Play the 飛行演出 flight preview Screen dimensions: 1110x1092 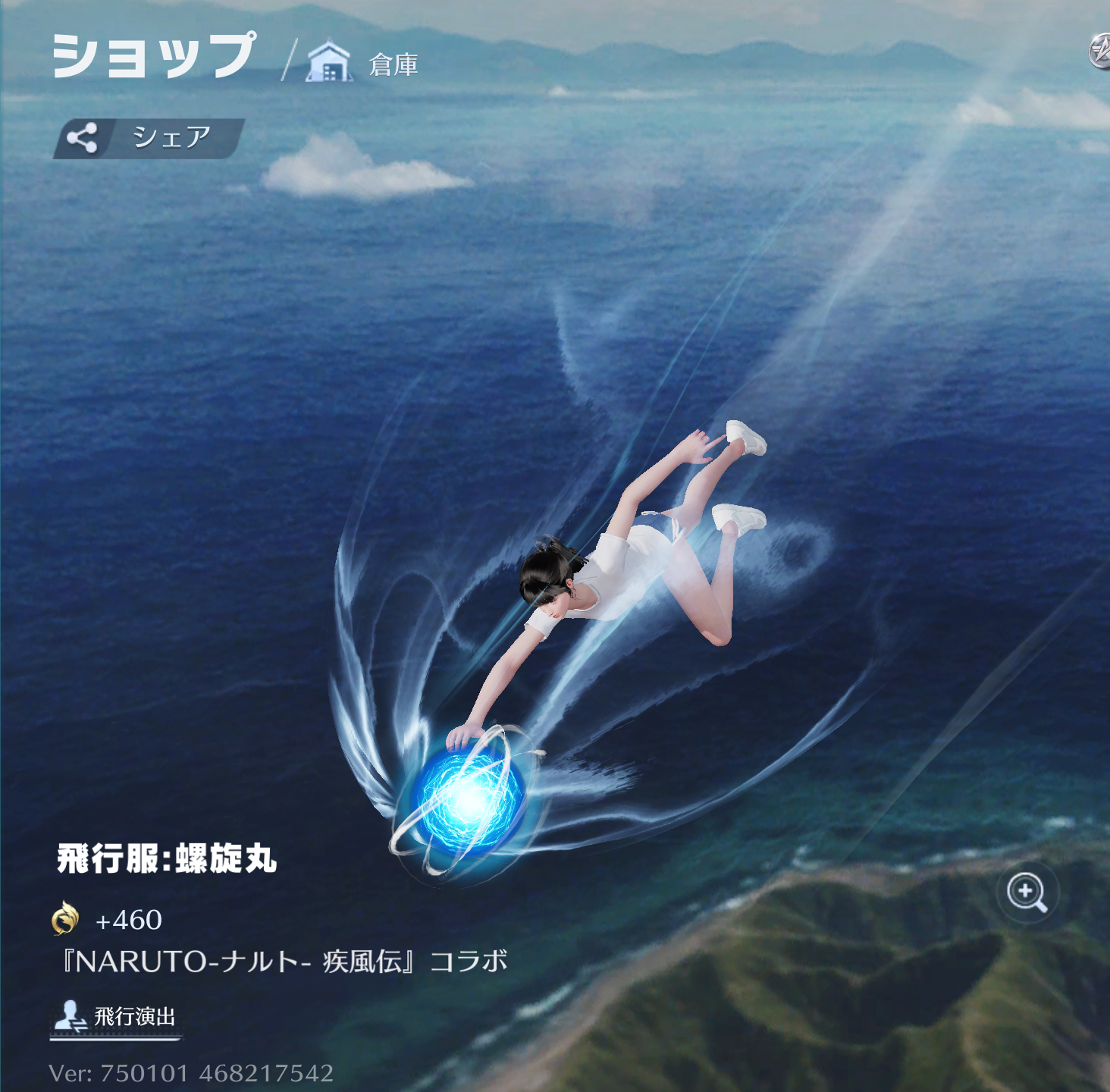[115, 1016]
